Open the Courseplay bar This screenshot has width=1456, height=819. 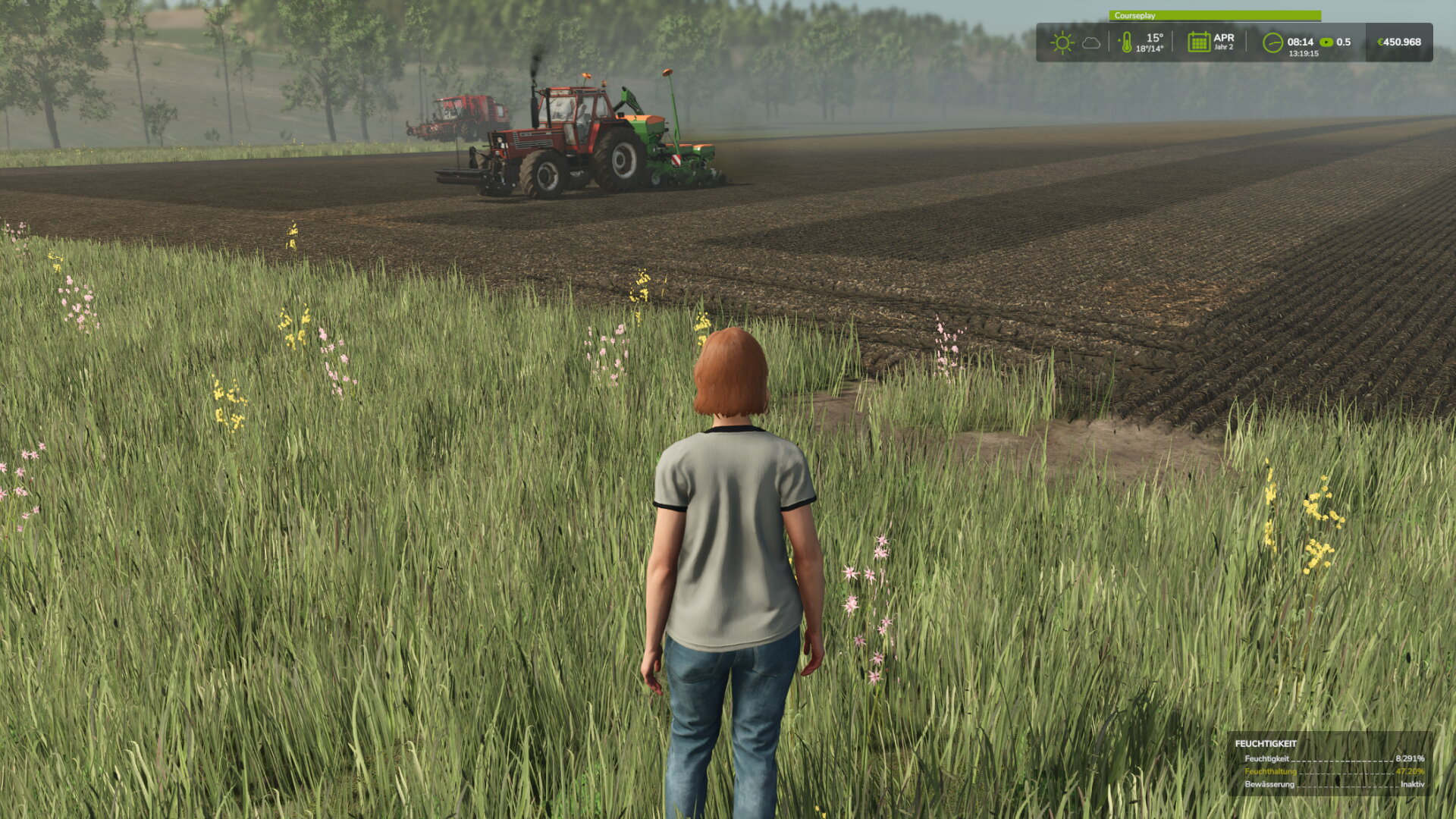tap(1214, 15)
